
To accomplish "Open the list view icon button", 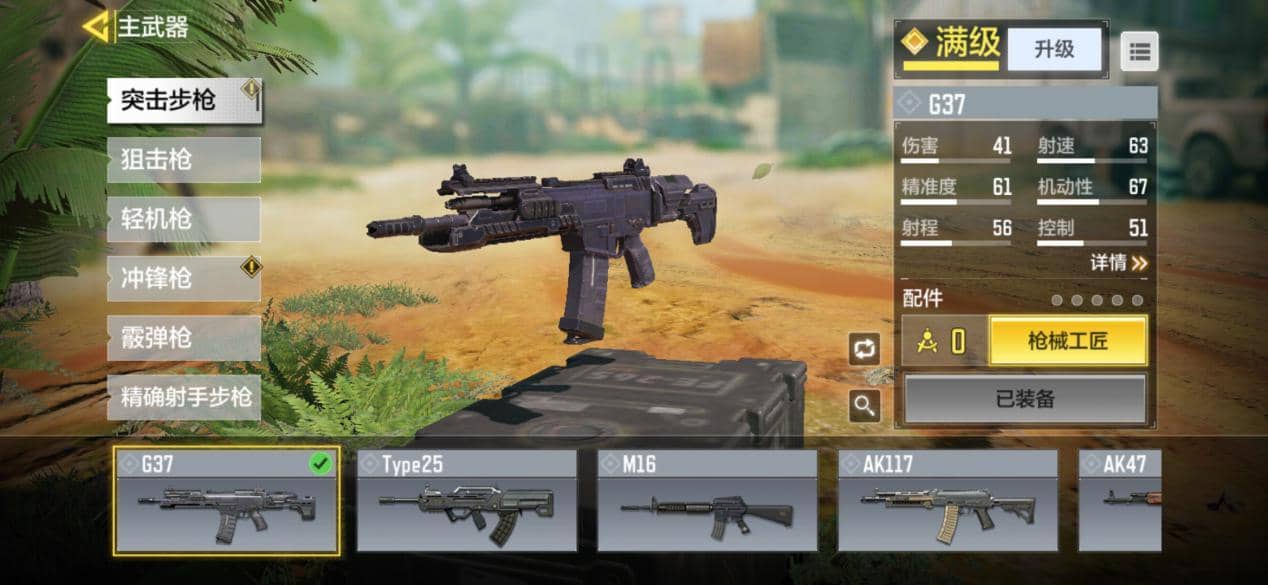I will [1139, 50].
